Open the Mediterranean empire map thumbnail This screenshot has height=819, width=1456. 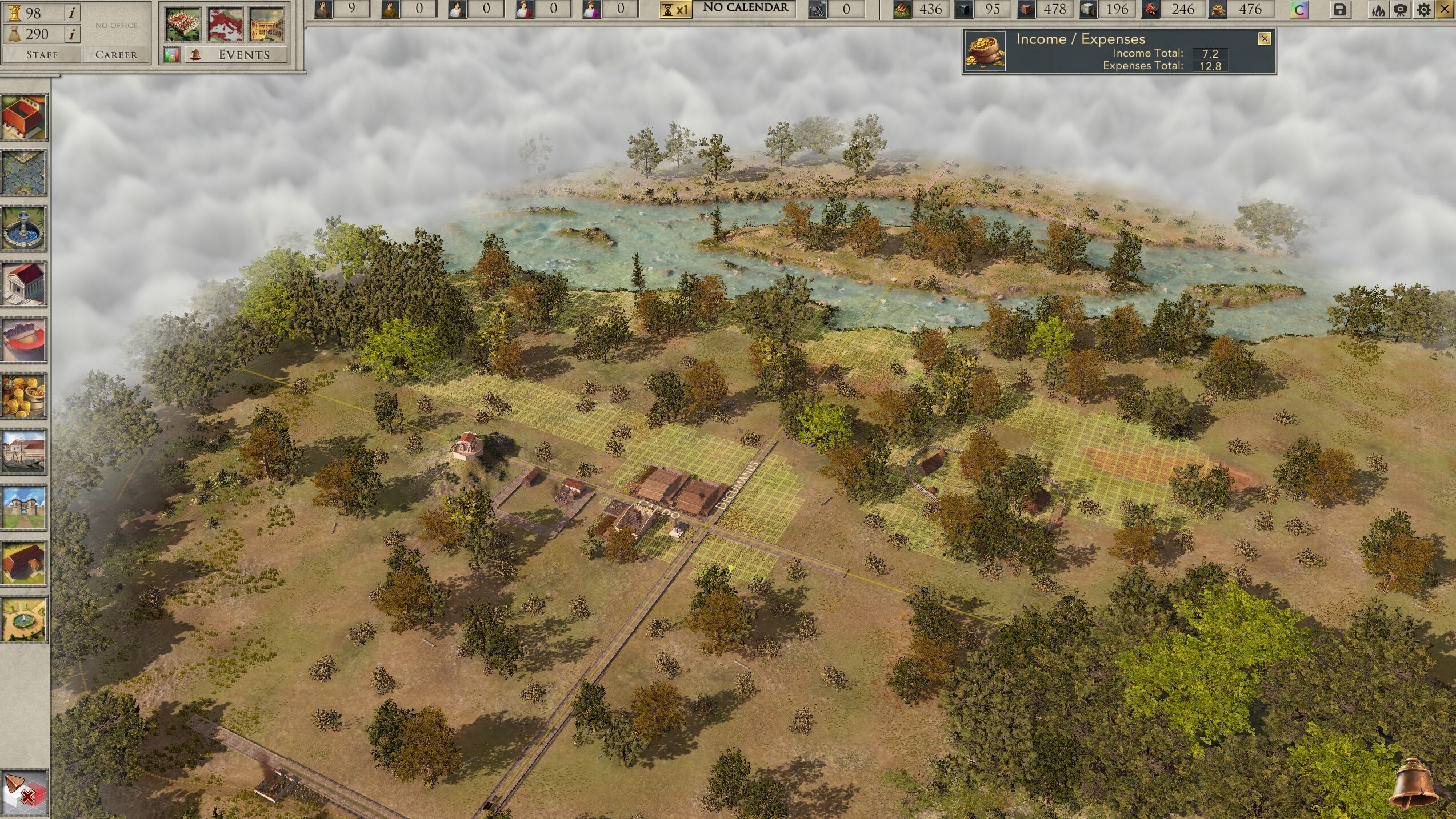(225, 25)
